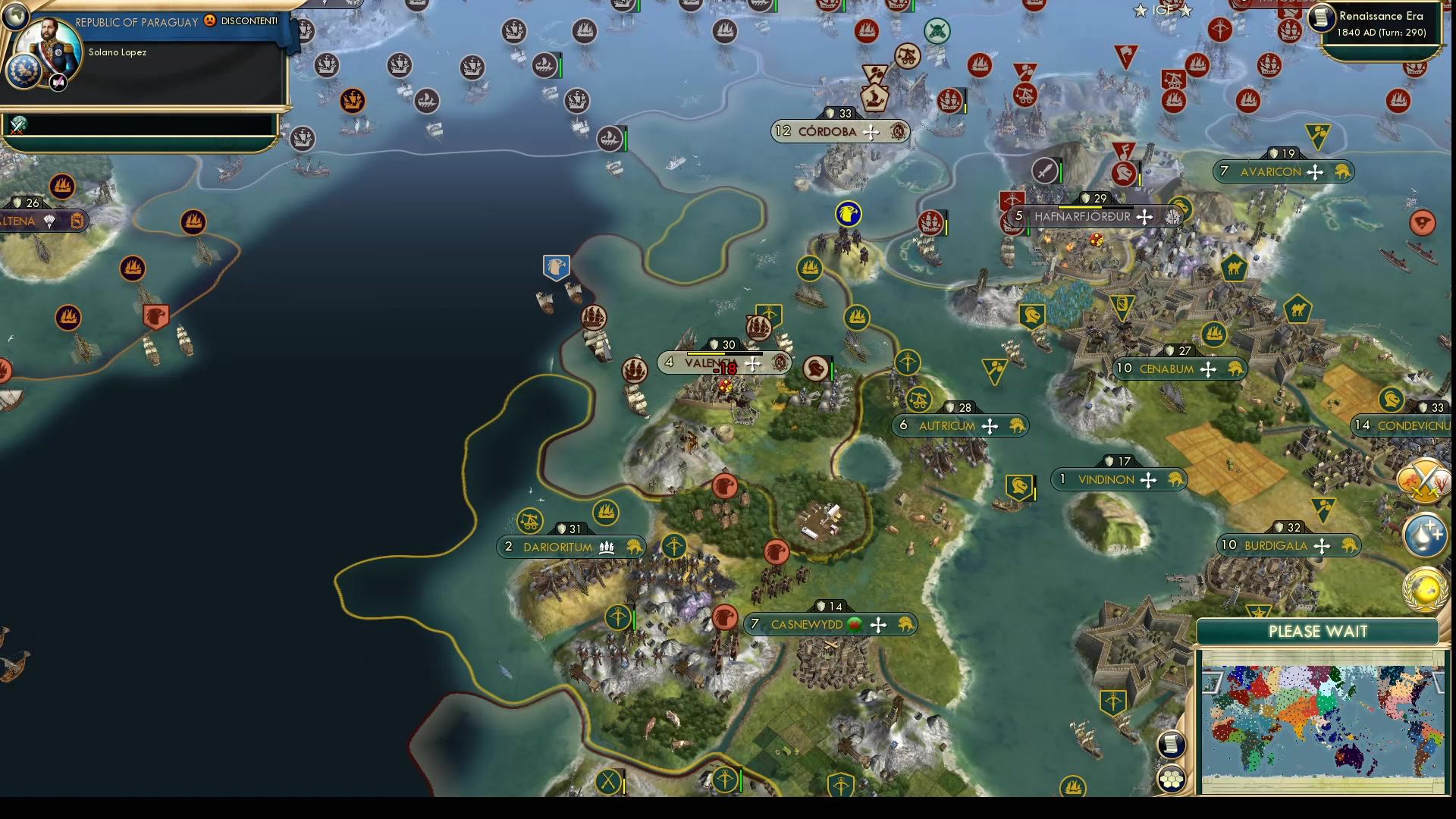Select the red eagle unit flag near Casnewydd
This screenshot has width=1456, height=819.
tap(724, 618)
